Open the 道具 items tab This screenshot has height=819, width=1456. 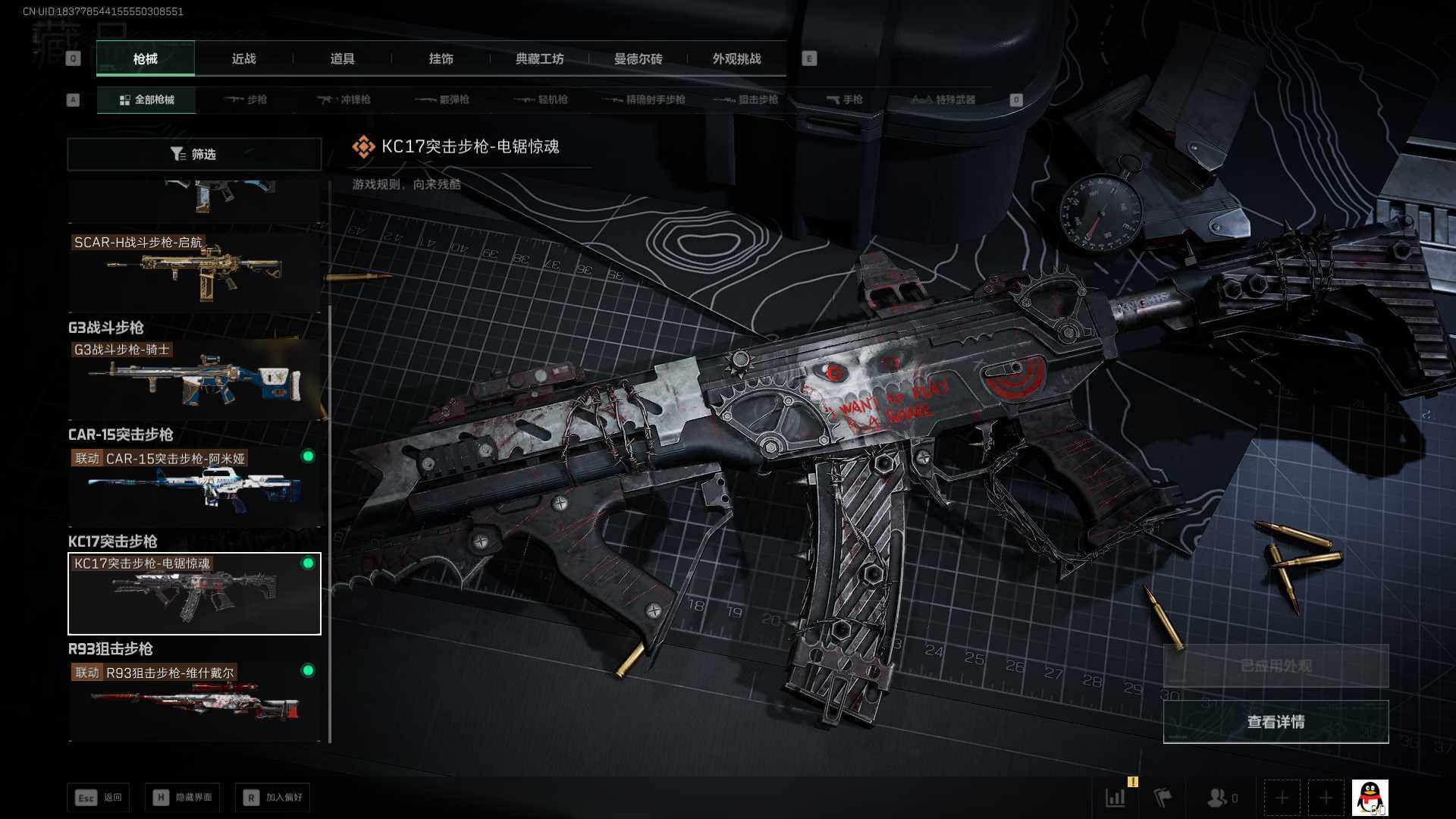(x=342, y=58)
